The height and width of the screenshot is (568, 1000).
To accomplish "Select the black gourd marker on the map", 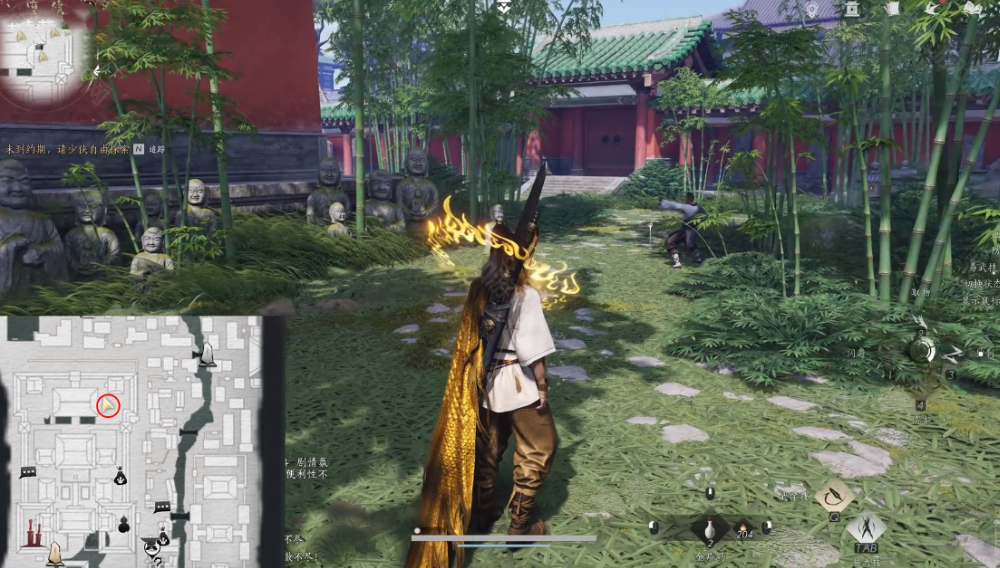I will point(125,524).
